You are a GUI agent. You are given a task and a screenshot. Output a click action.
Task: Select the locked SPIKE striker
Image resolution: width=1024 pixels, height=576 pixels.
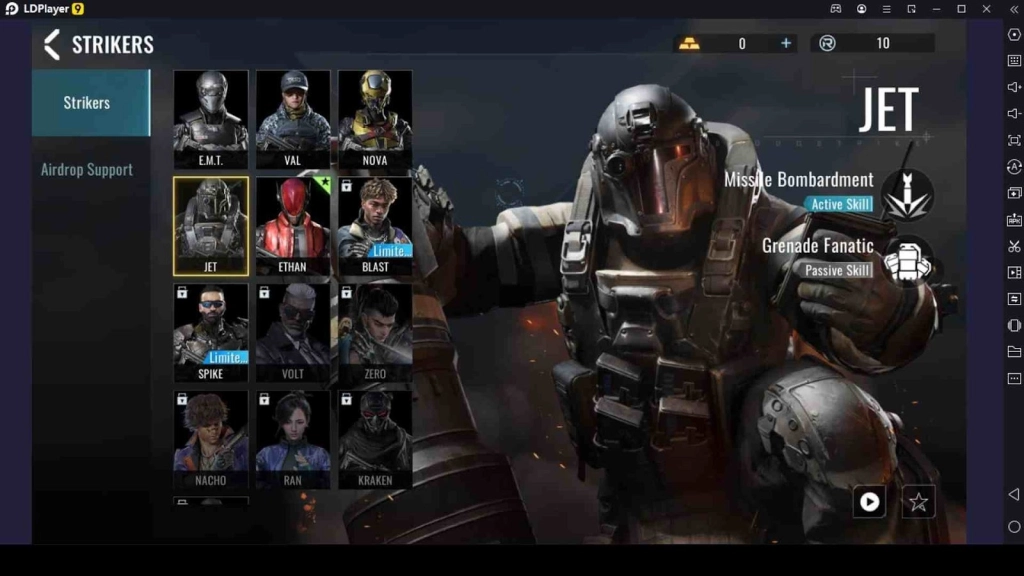pyautogui.click(x=211, y=332)
